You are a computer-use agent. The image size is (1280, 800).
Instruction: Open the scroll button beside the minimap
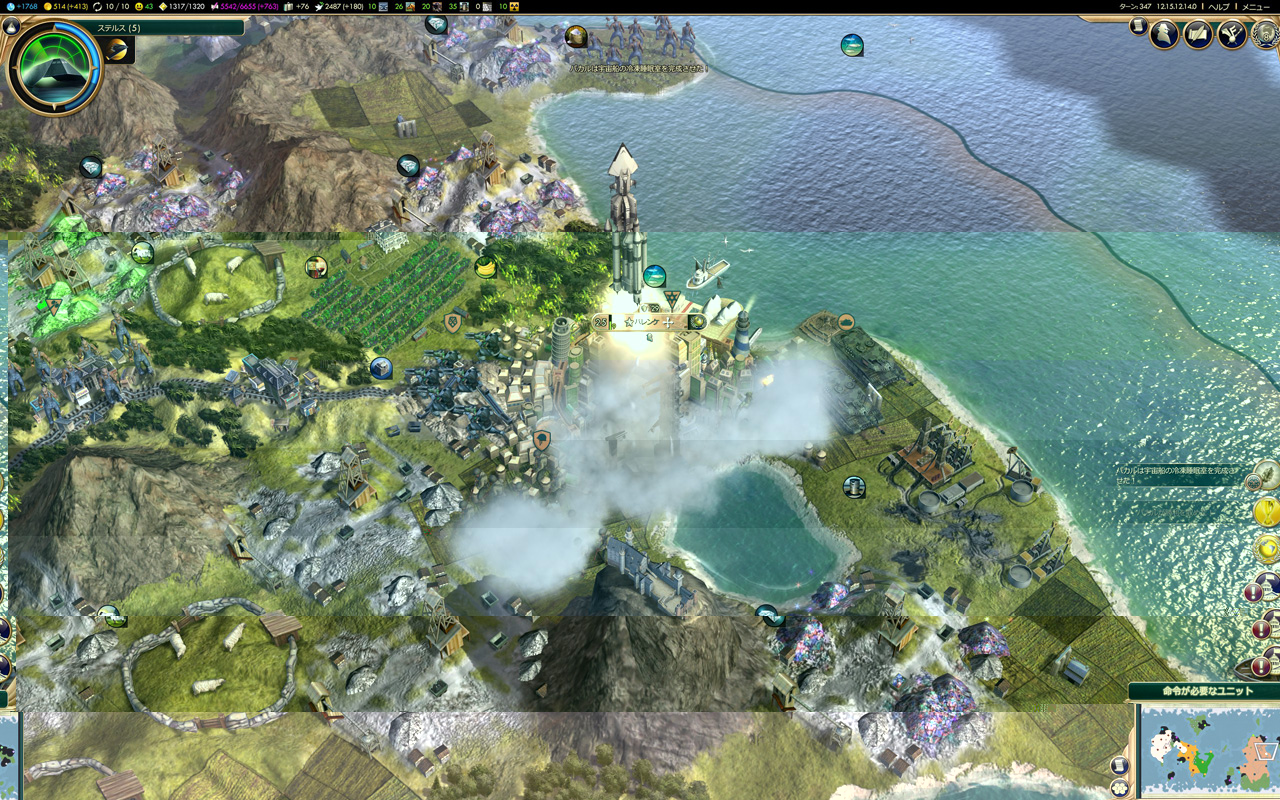[x=1120, y=765]
